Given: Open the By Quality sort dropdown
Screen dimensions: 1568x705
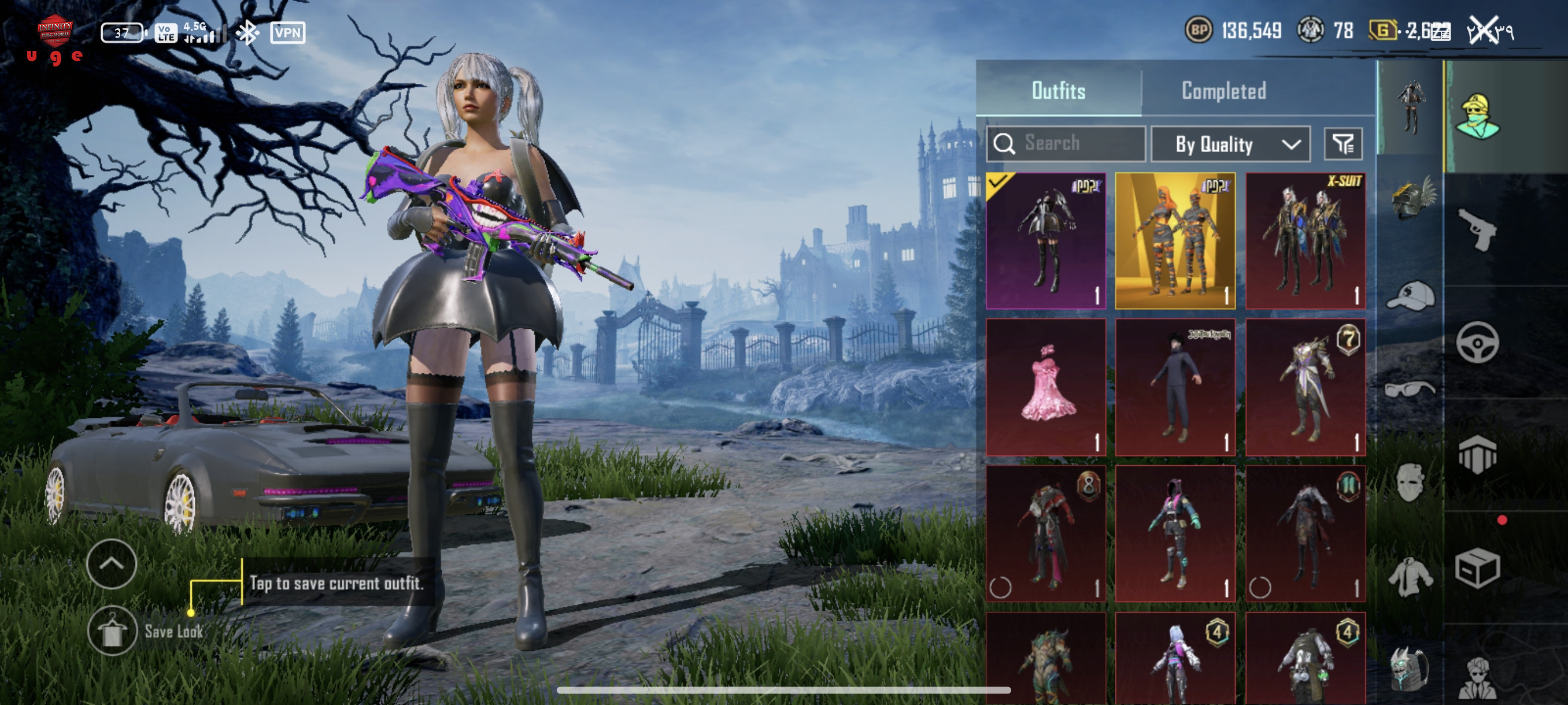Looking at the screenshot, I should point(1230,144).
